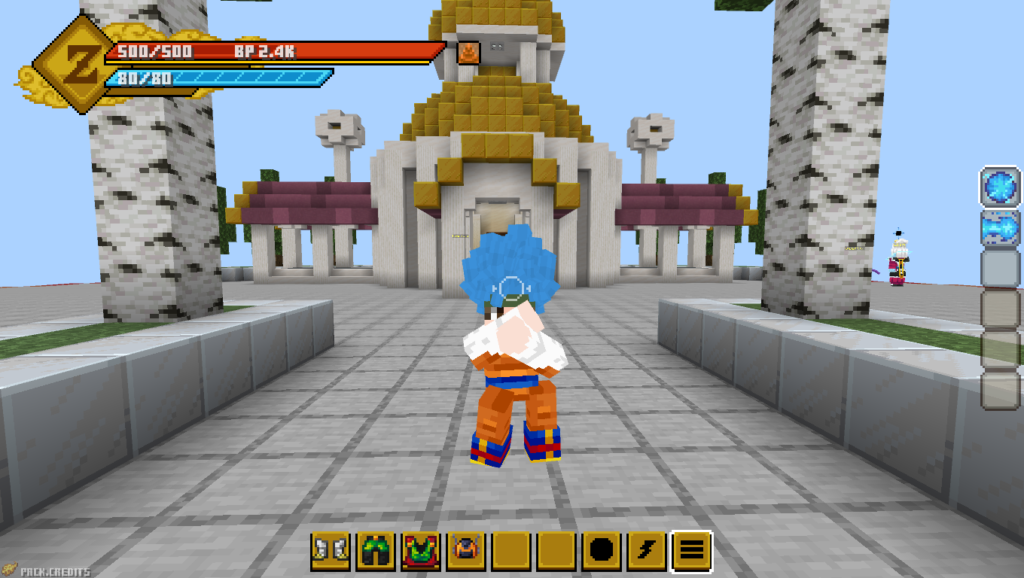Choose the green and red chestplate slot
This screenshot has width=1024, height=578.
tap(420, 551)
